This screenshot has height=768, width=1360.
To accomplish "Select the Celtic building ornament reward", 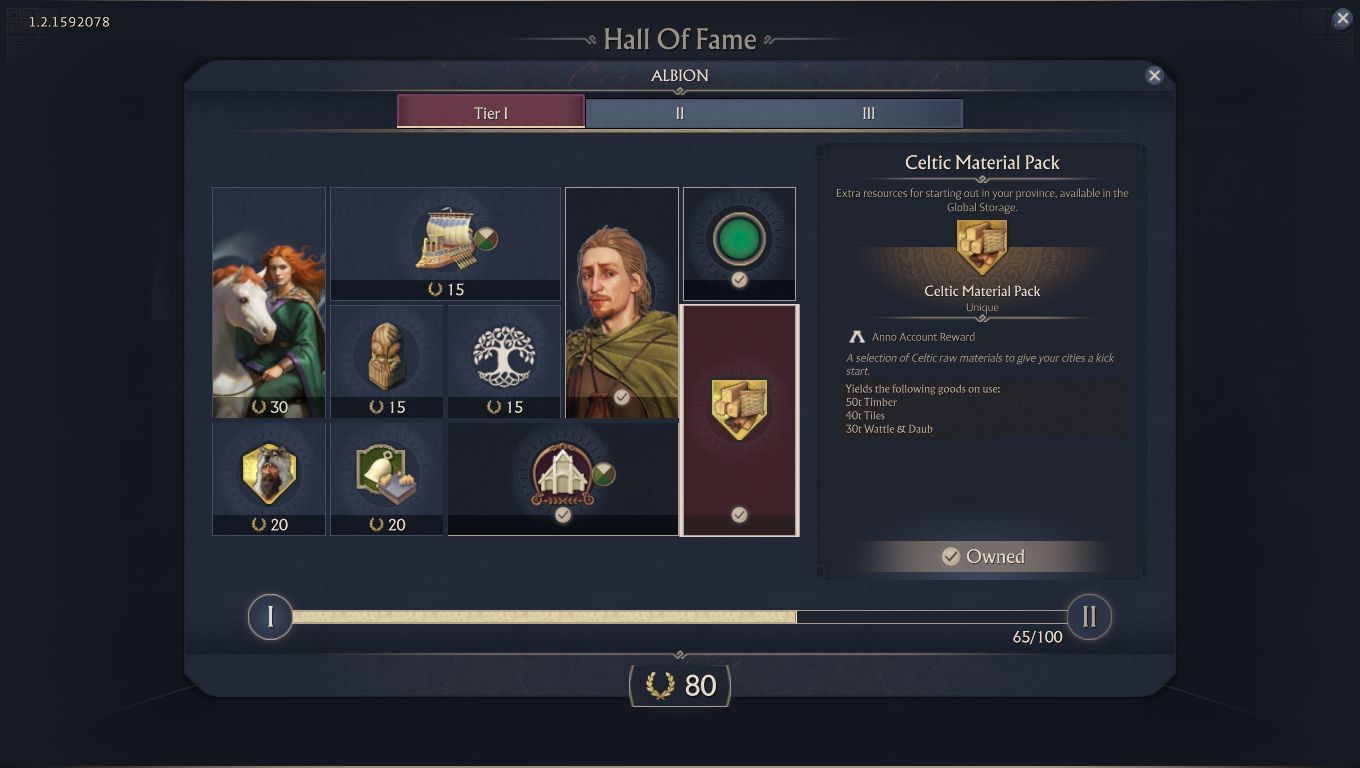I will (x=560, y=478).
